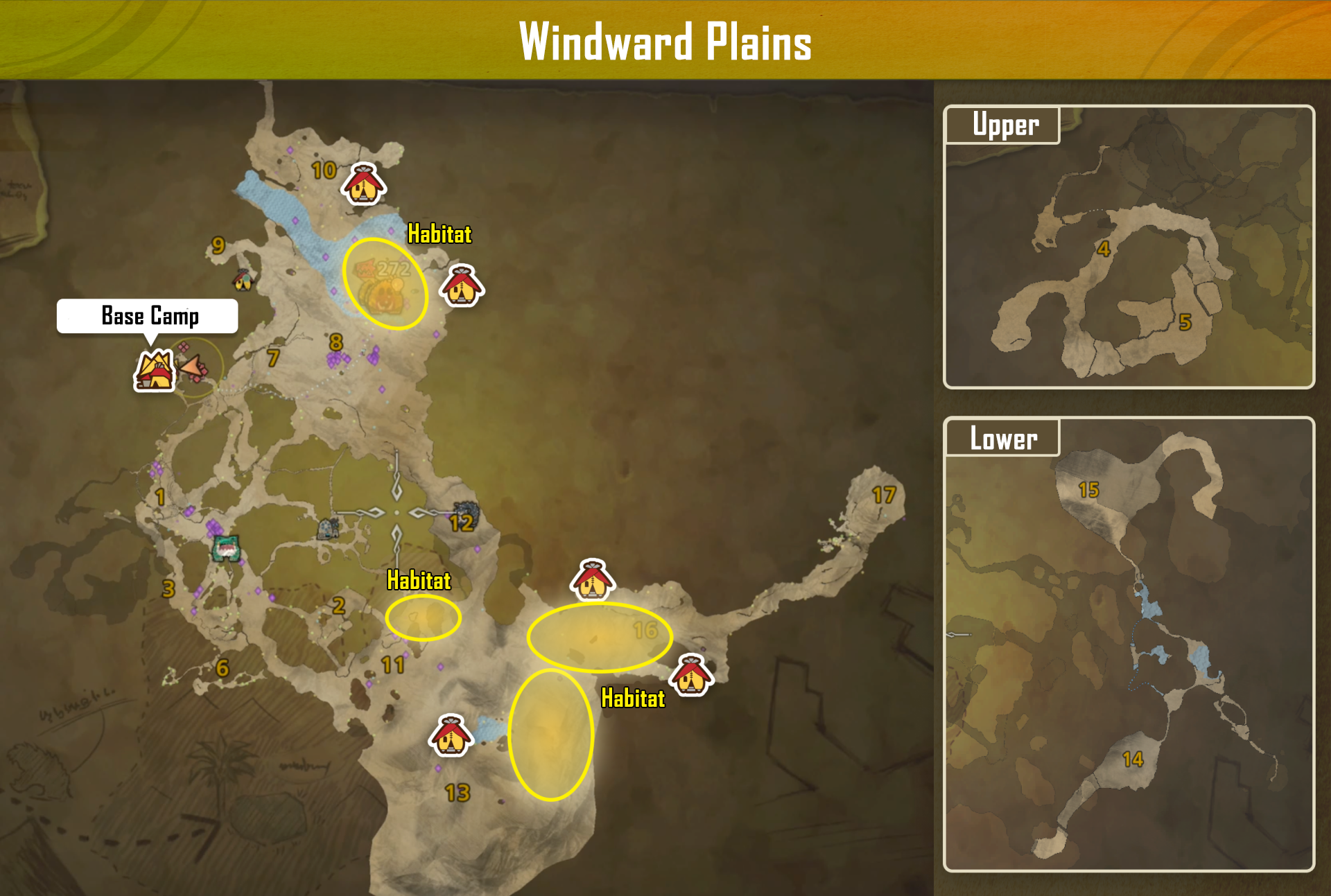Screen dimensions: 1331x896
Task: Select the pop-up camp marker beside area 10
Action: click(363, 184)
